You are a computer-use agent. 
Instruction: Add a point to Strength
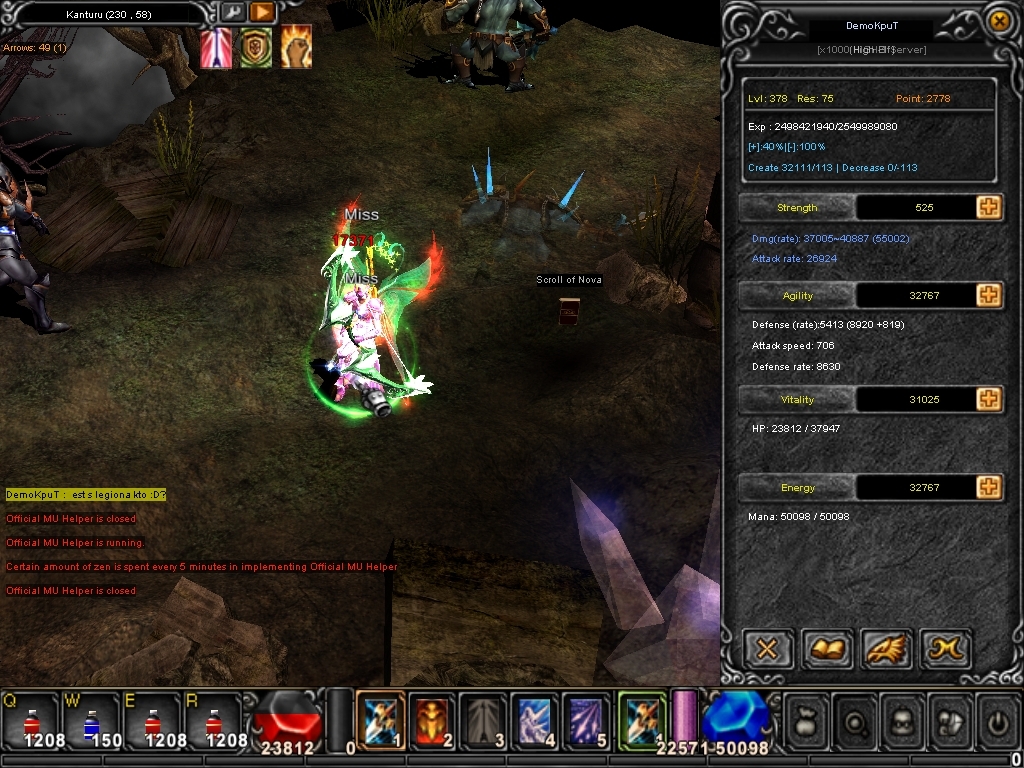[x=988, y=207]
